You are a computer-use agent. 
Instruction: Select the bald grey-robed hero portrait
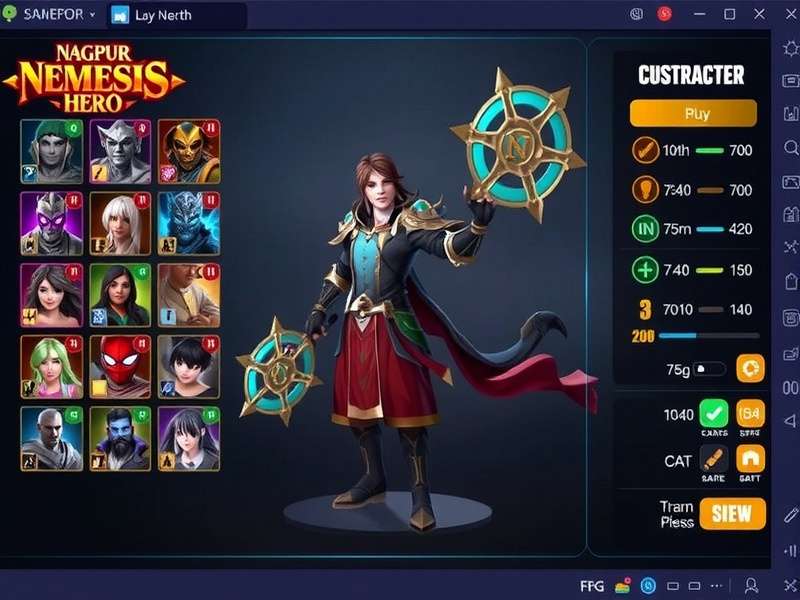51,438
